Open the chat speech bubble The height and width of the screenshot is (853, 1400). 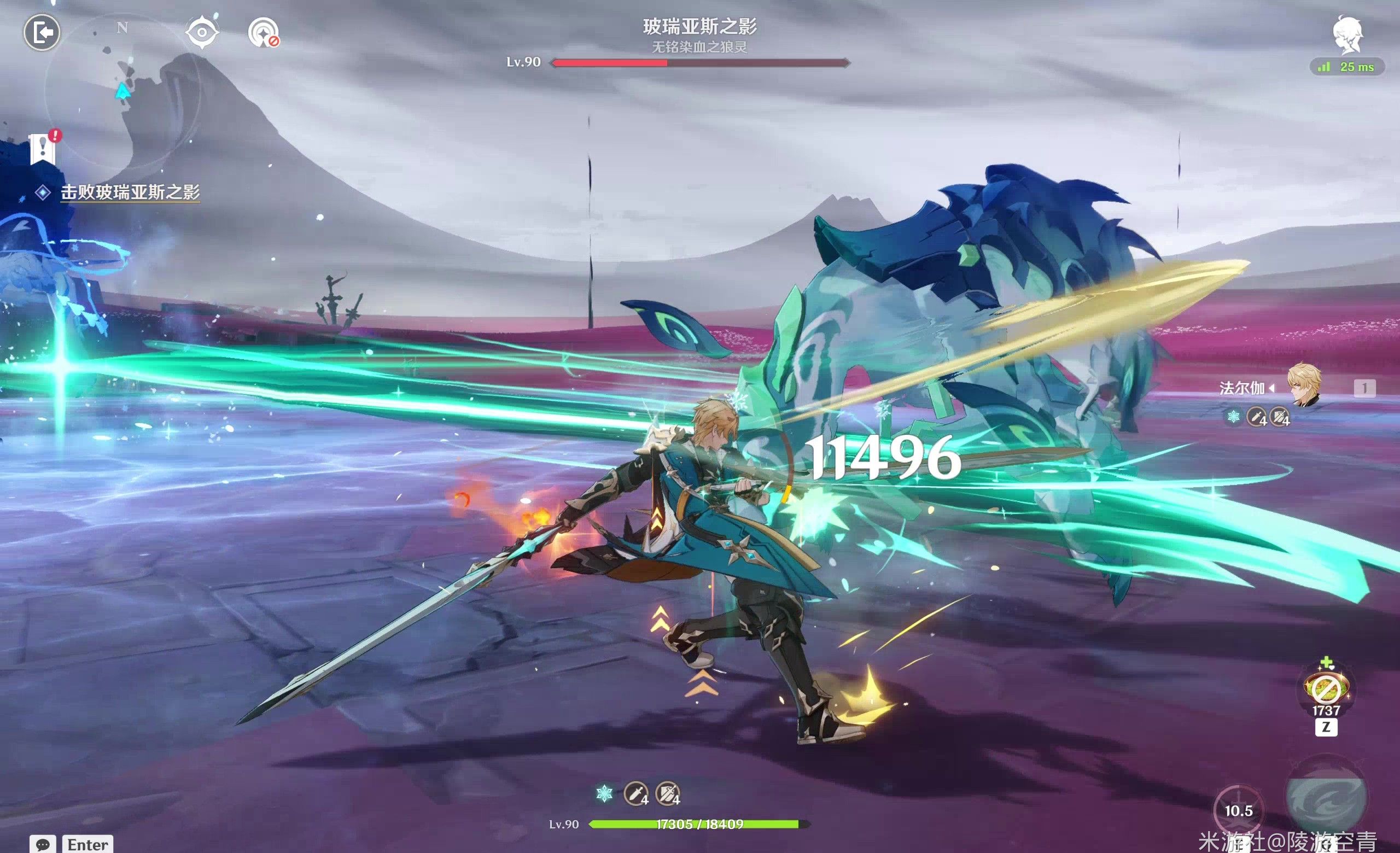(43, 844)
